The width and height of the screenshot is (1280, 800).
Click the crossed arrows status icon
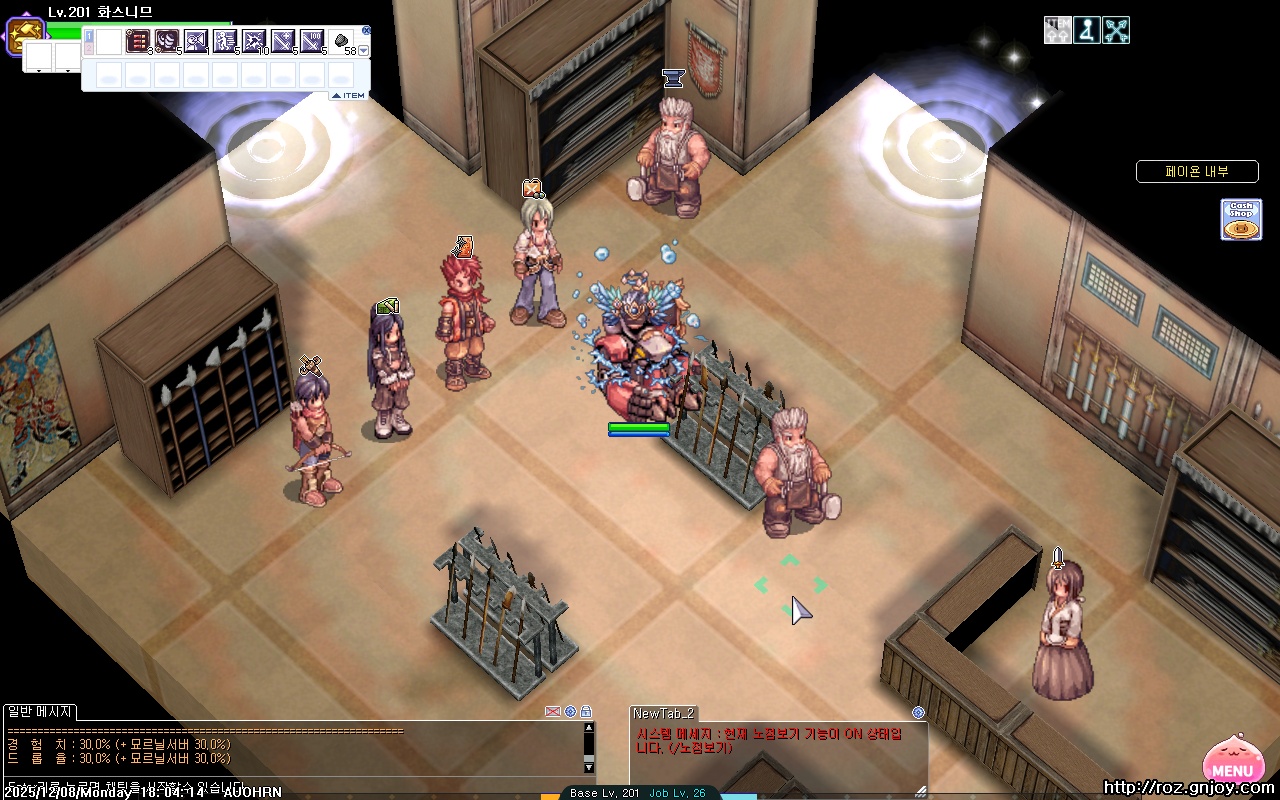click(x=1116, y=30)
